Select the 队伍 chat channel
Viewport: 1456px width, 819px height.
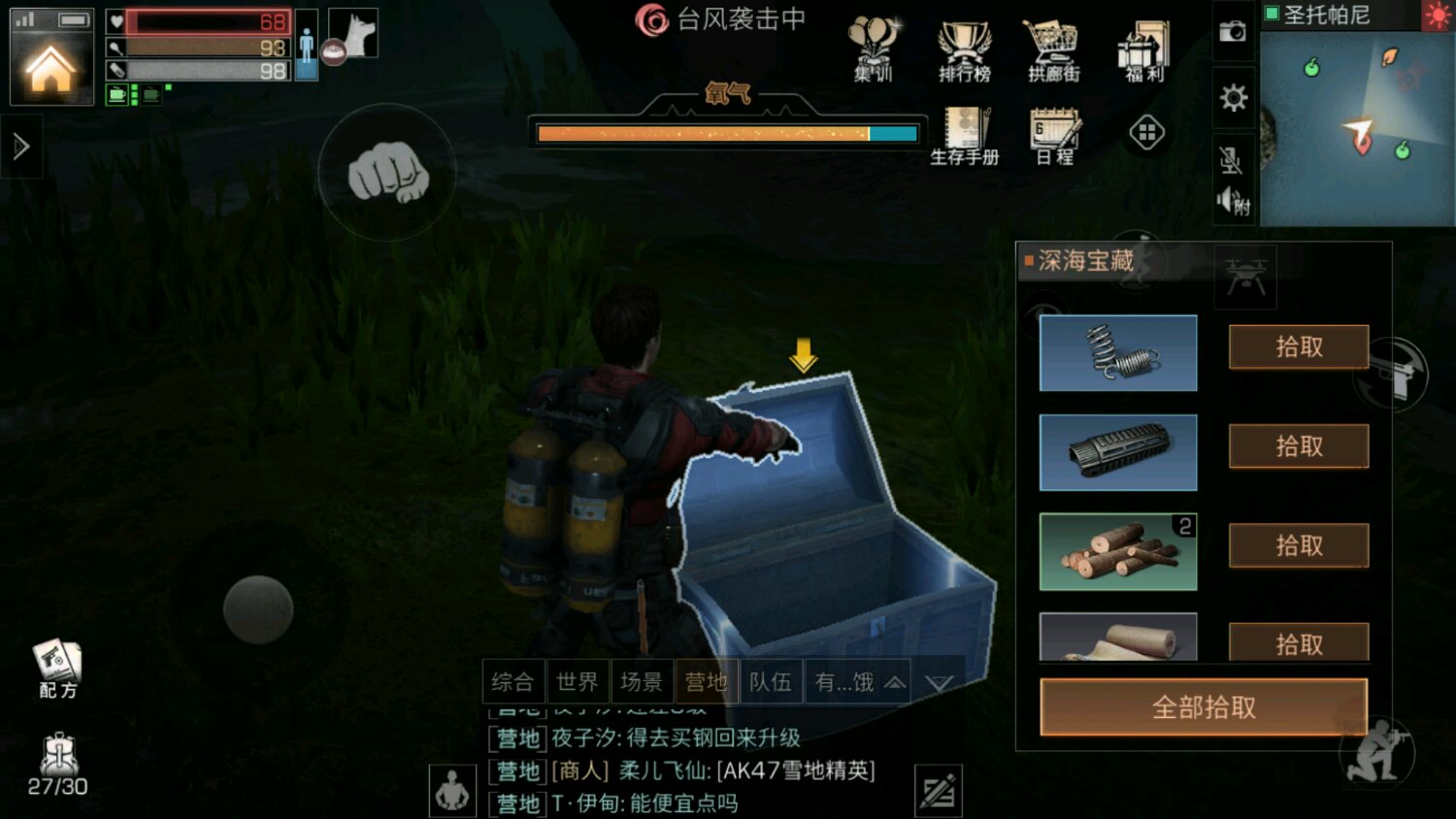click(x=771, y=682)
